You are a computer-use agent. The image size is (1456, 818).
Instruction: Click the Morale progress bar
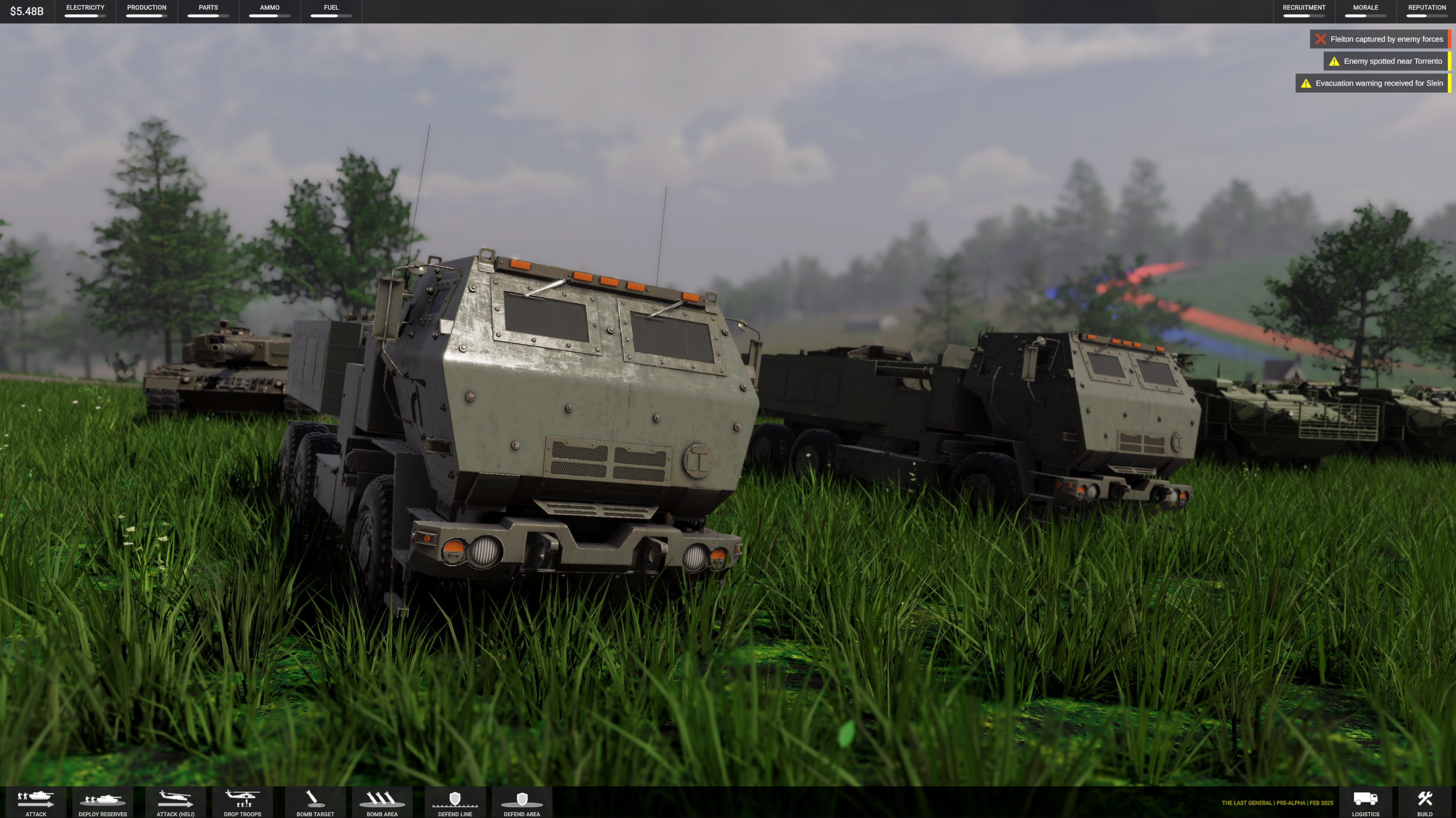coord(1364,16)
